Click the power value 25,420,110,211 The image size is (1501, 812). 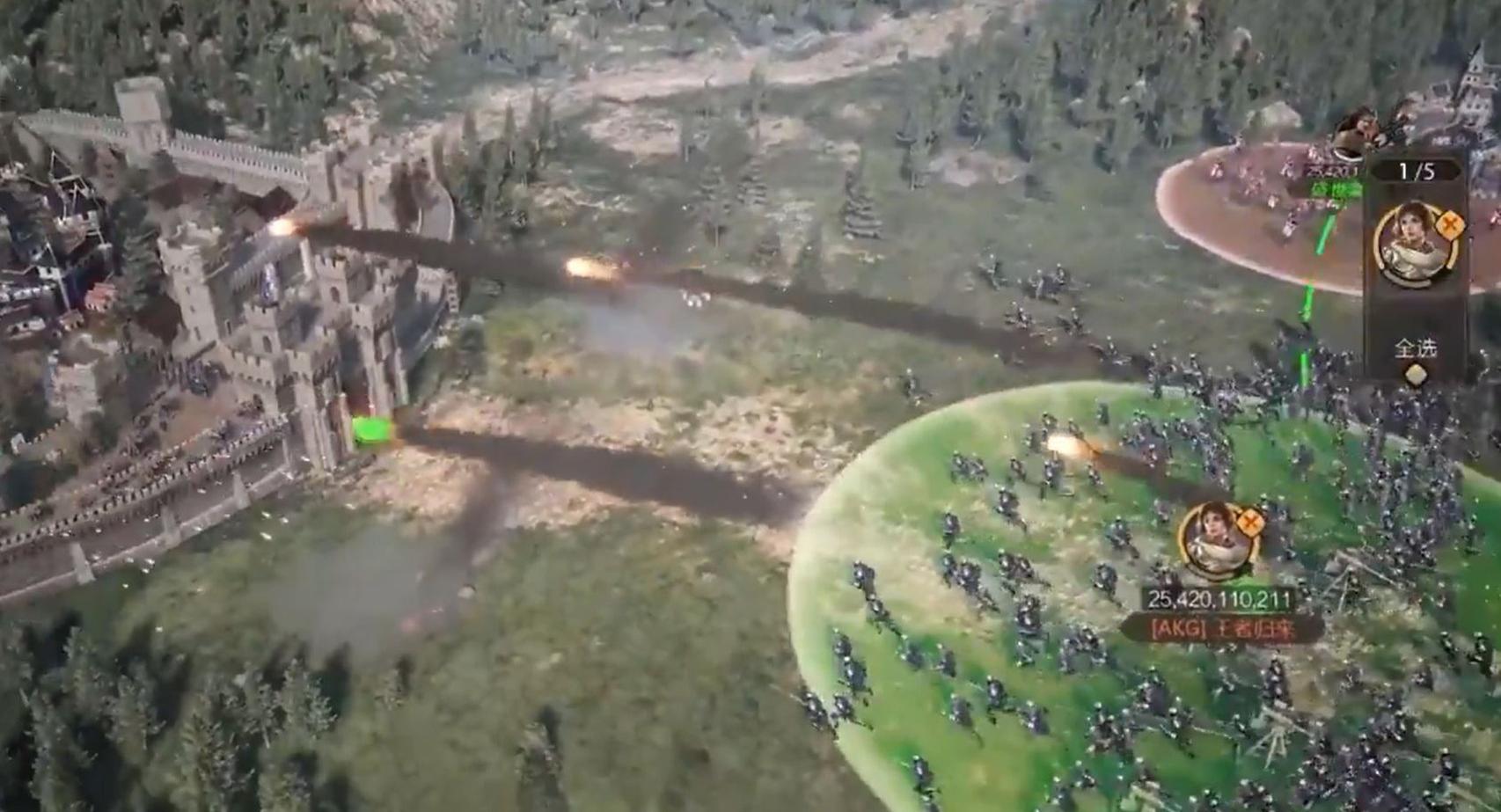point(1220,599)
